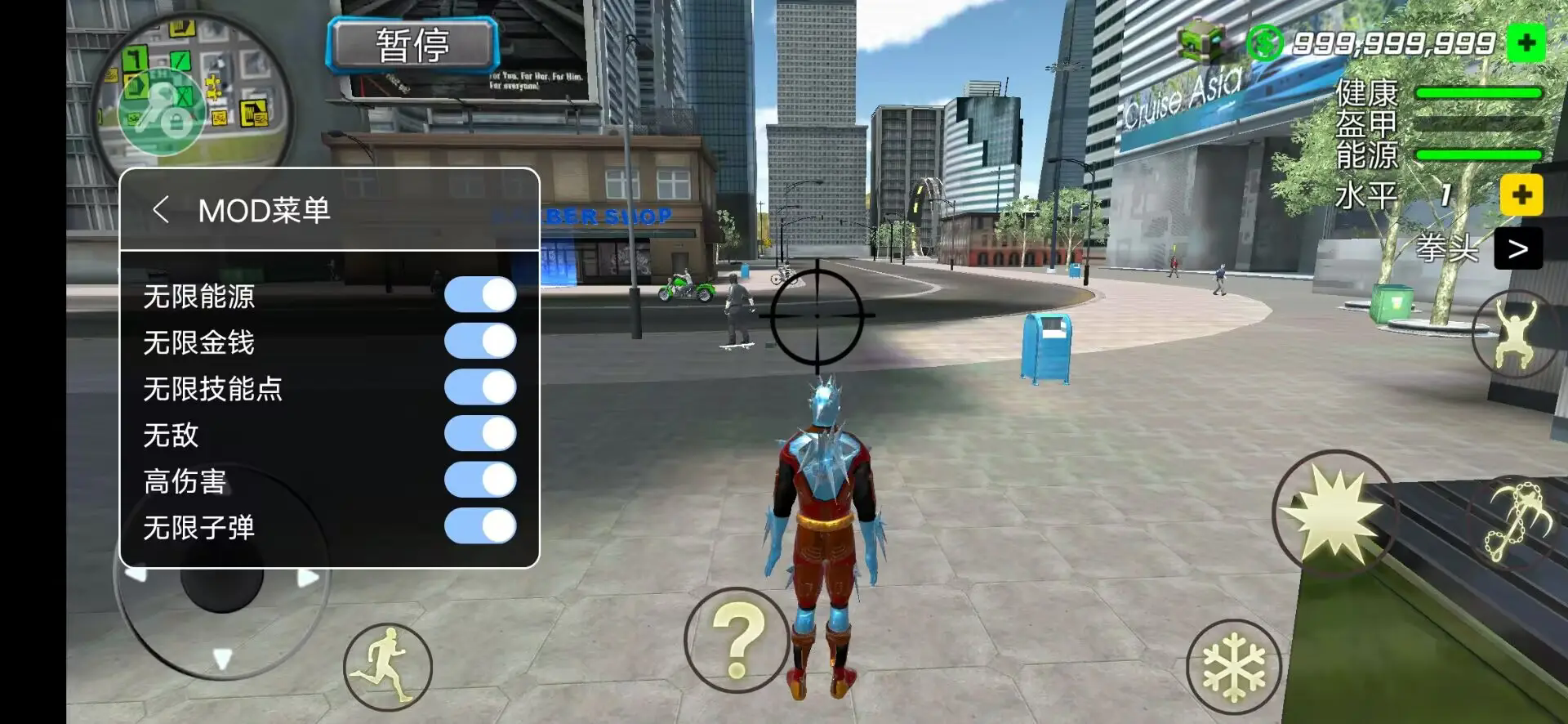Toggle the 无限金钱 switch
1568x724 pixels.
coord(480,342)
